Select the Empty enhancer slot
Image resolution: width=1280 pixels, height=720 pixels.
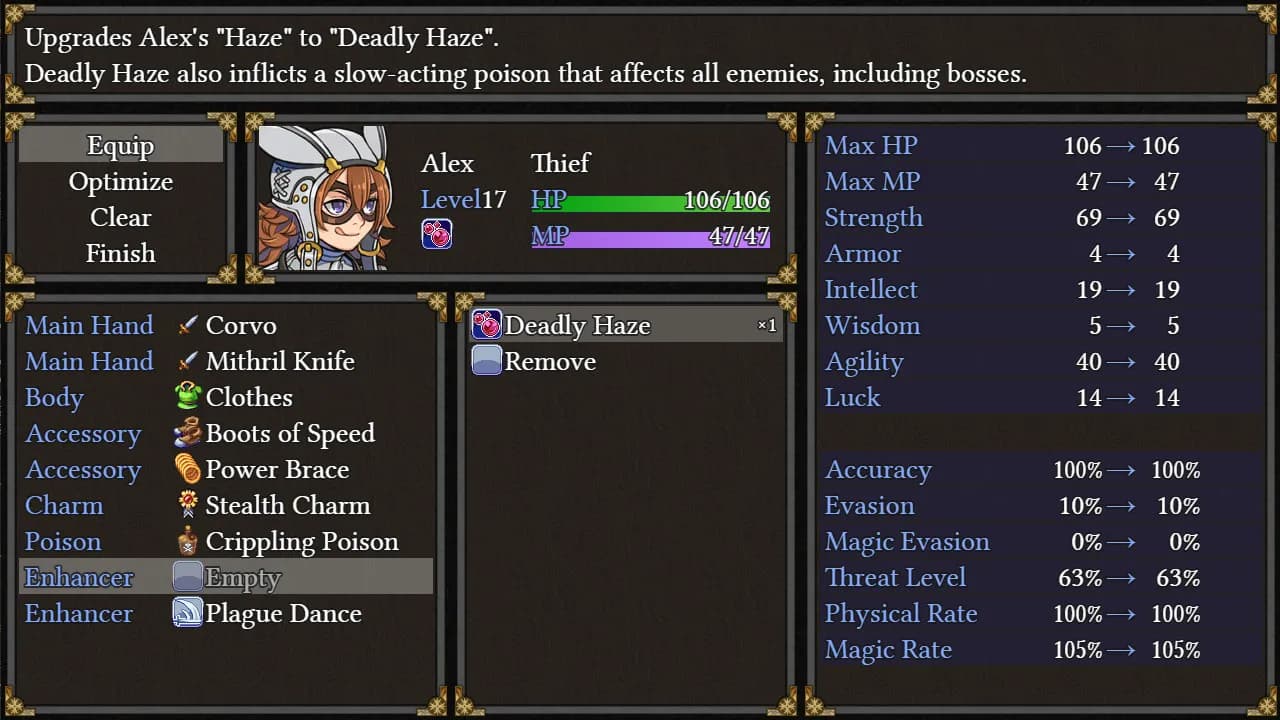[226, 578]
